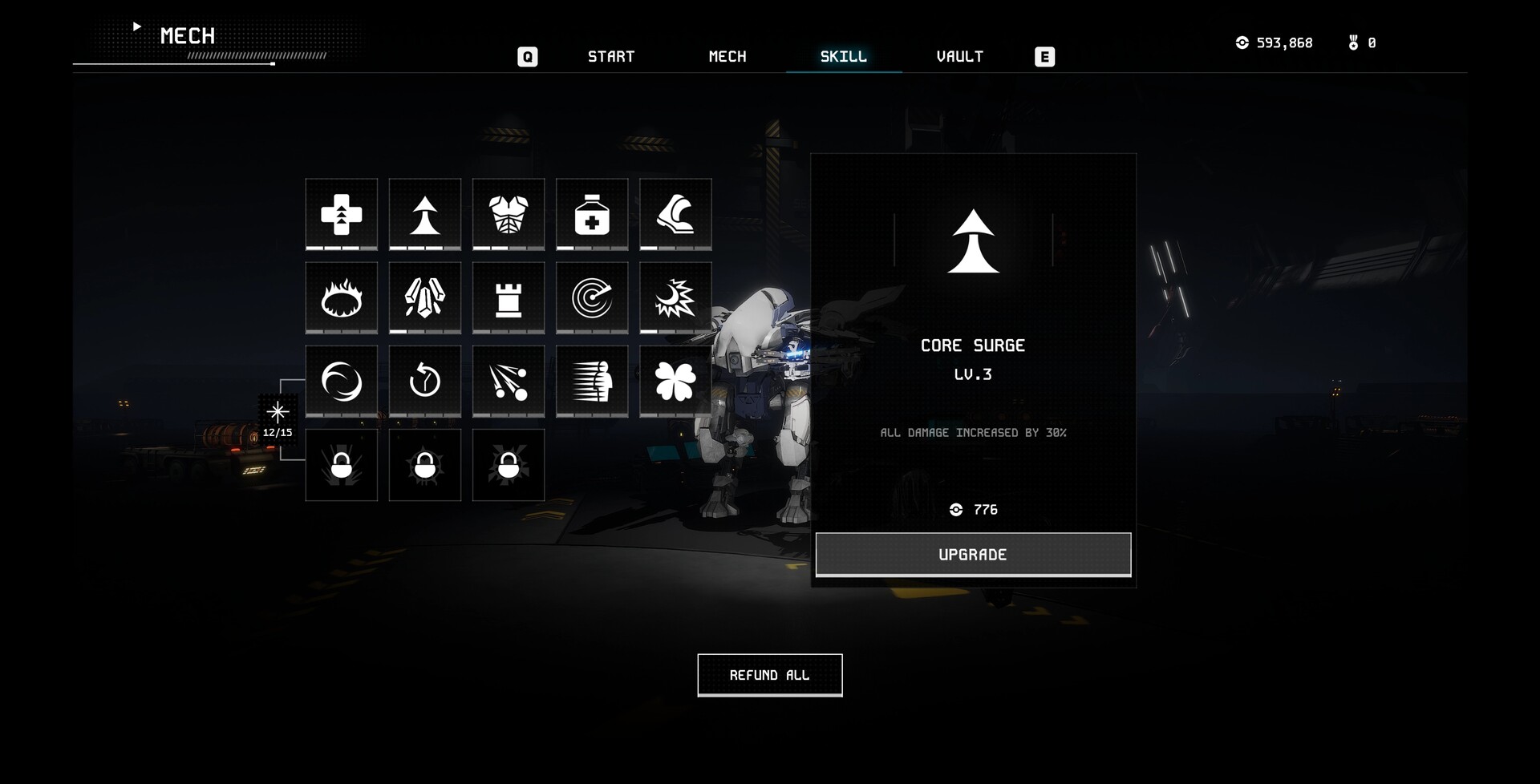Switch to the VAULT tab
The width and height of the screenshot is (1540, 784).
960,56
